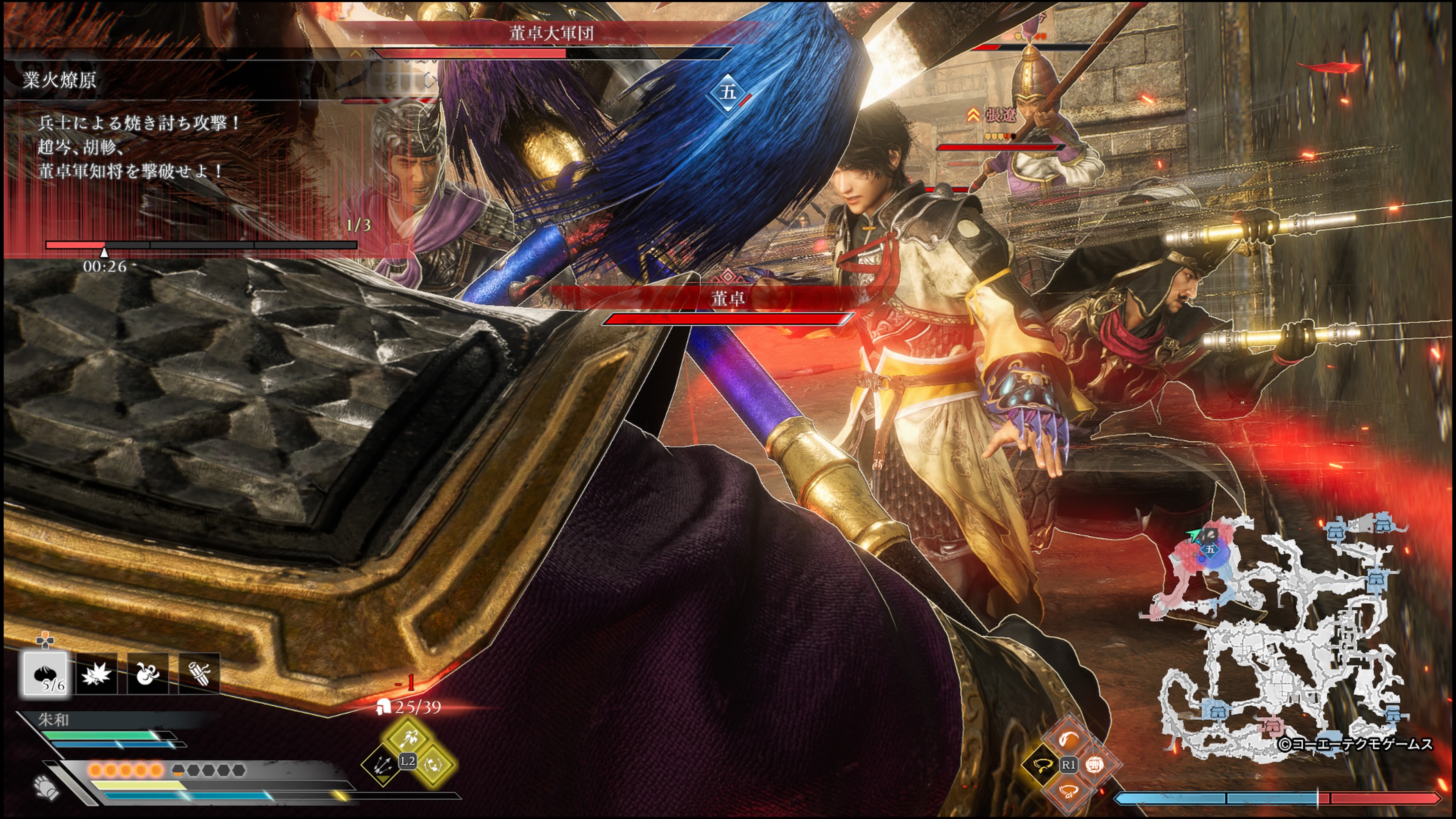1456x819 pixels.
Task: Click the 董卓大軍団 army banner
Action: (551, 33)
